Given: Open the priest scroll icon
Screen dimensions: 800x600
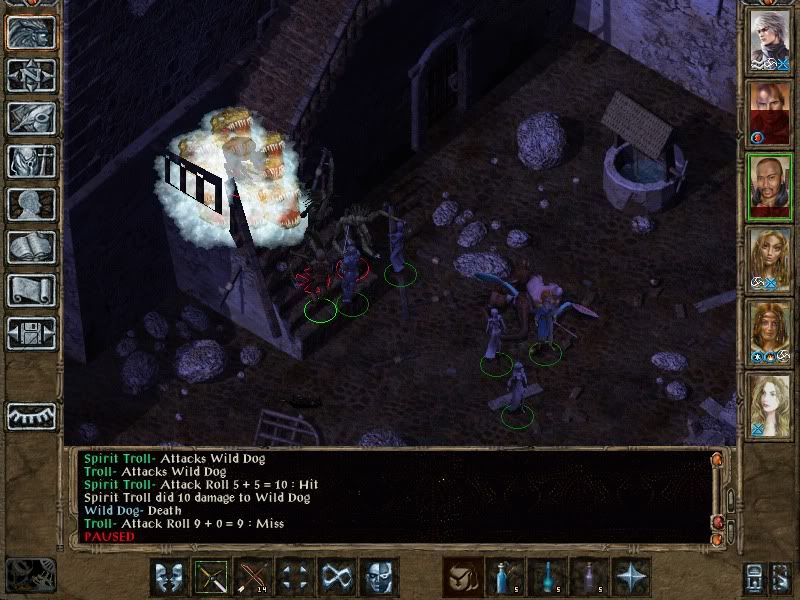Looking at the screenshot, I should point(31,290).
